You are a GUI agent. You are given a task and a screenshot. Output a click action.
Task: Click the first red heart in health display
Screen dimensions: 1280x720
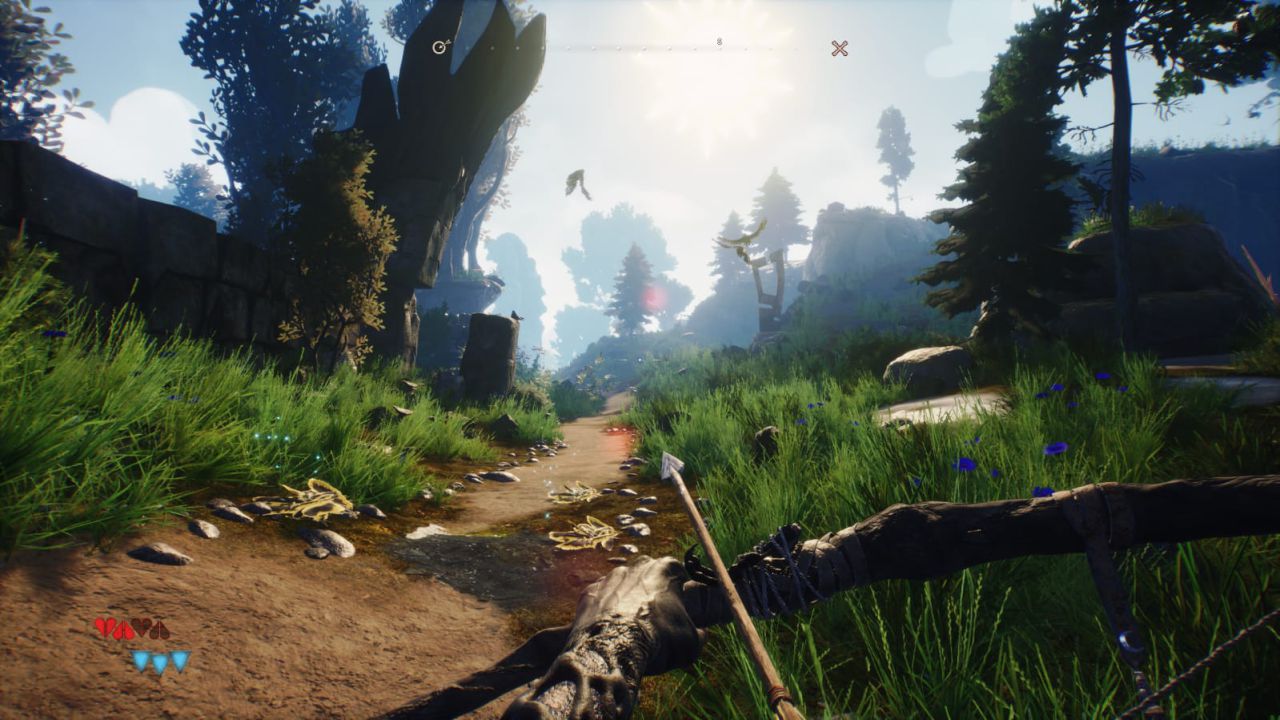102,628
